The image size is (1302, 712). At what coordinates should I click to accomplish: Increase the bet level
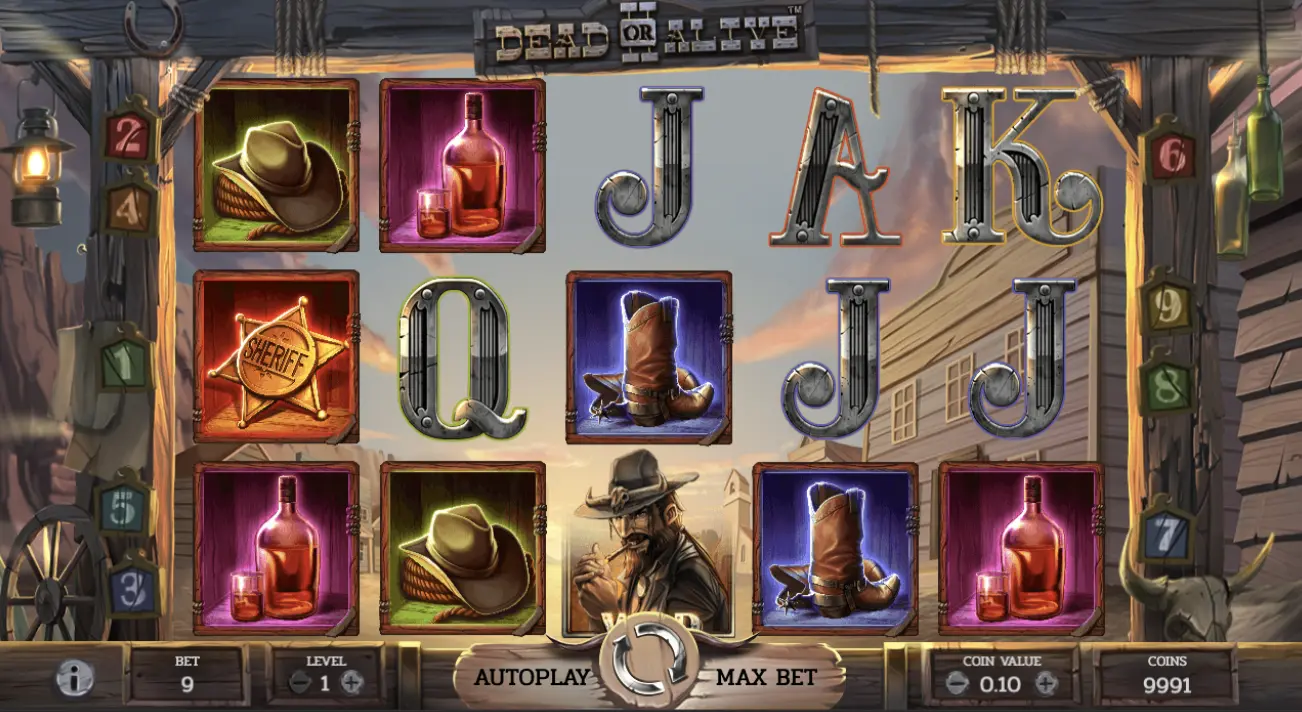[351, 683]
